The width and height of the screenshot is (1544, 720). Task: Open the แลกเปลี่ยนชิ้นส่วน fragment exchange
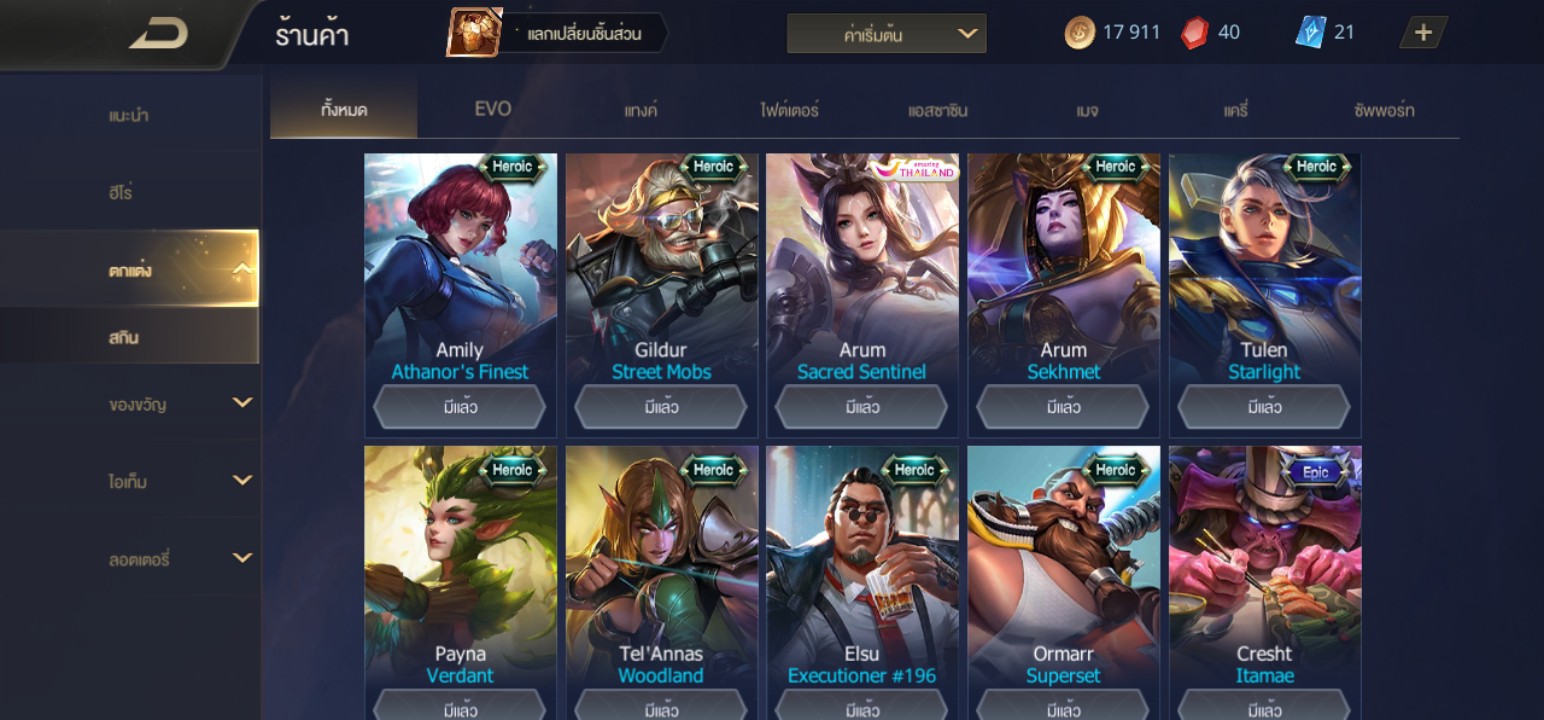click(x=558, y=34)
